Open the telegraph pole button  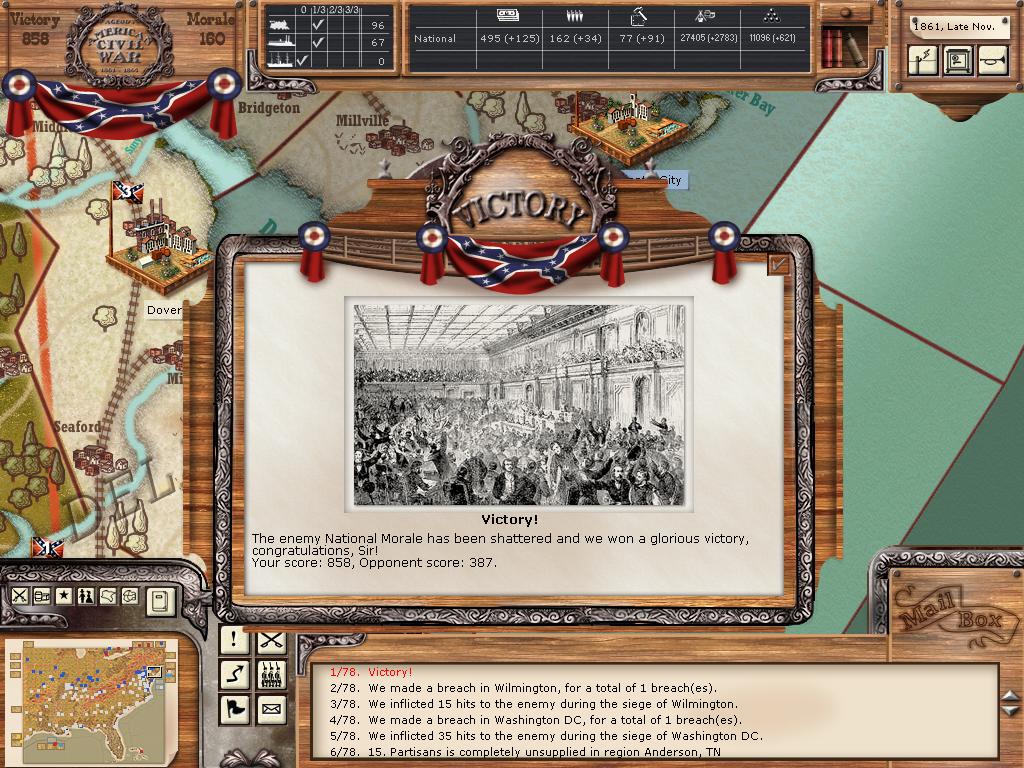pyautogui.click(x=923, y=60)
